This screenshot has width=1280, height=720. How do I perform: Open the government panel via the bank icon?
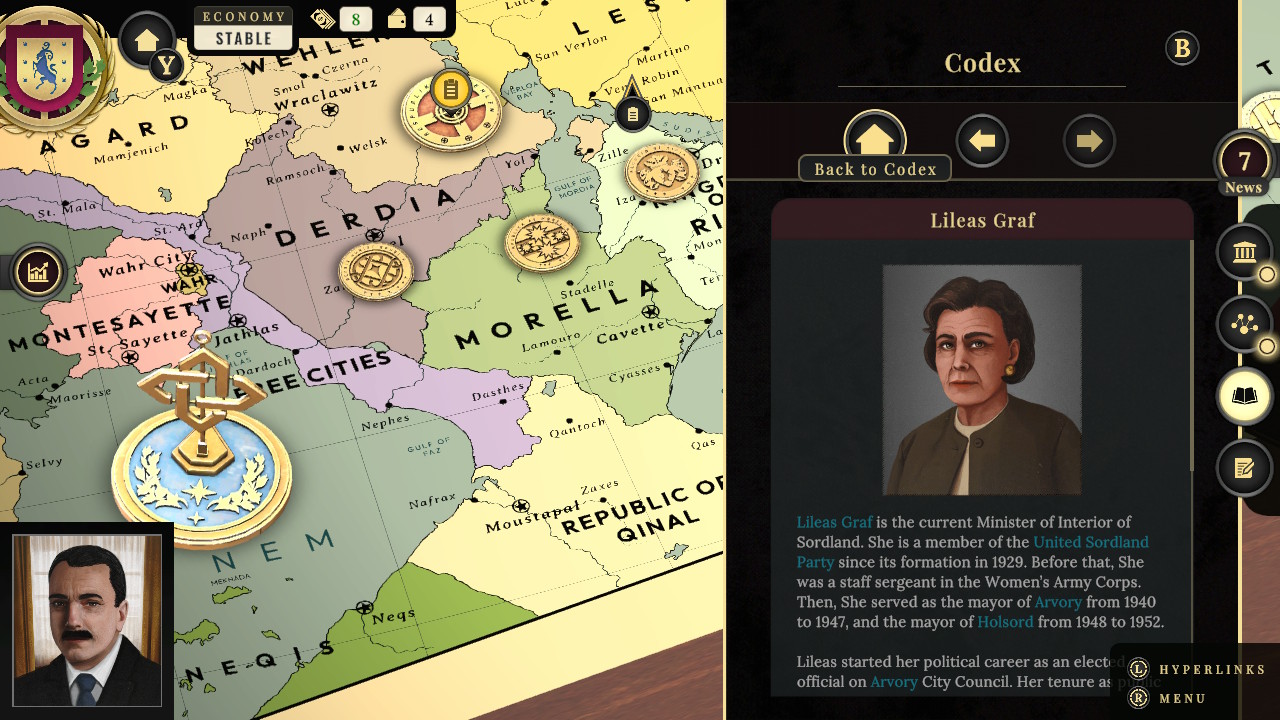(x=1244, y=252)
